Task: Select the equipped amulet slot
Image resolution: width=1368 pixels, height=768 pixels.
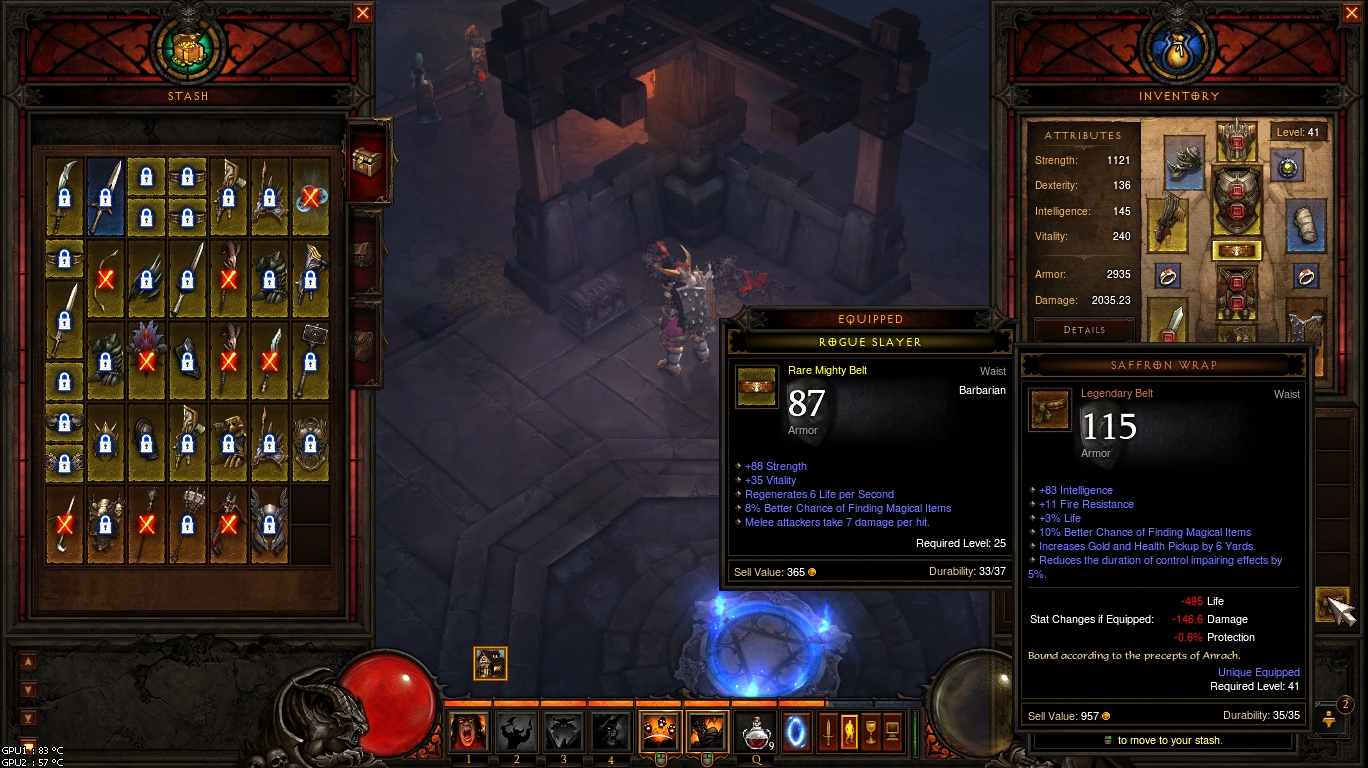Action: click(1287, 166)
